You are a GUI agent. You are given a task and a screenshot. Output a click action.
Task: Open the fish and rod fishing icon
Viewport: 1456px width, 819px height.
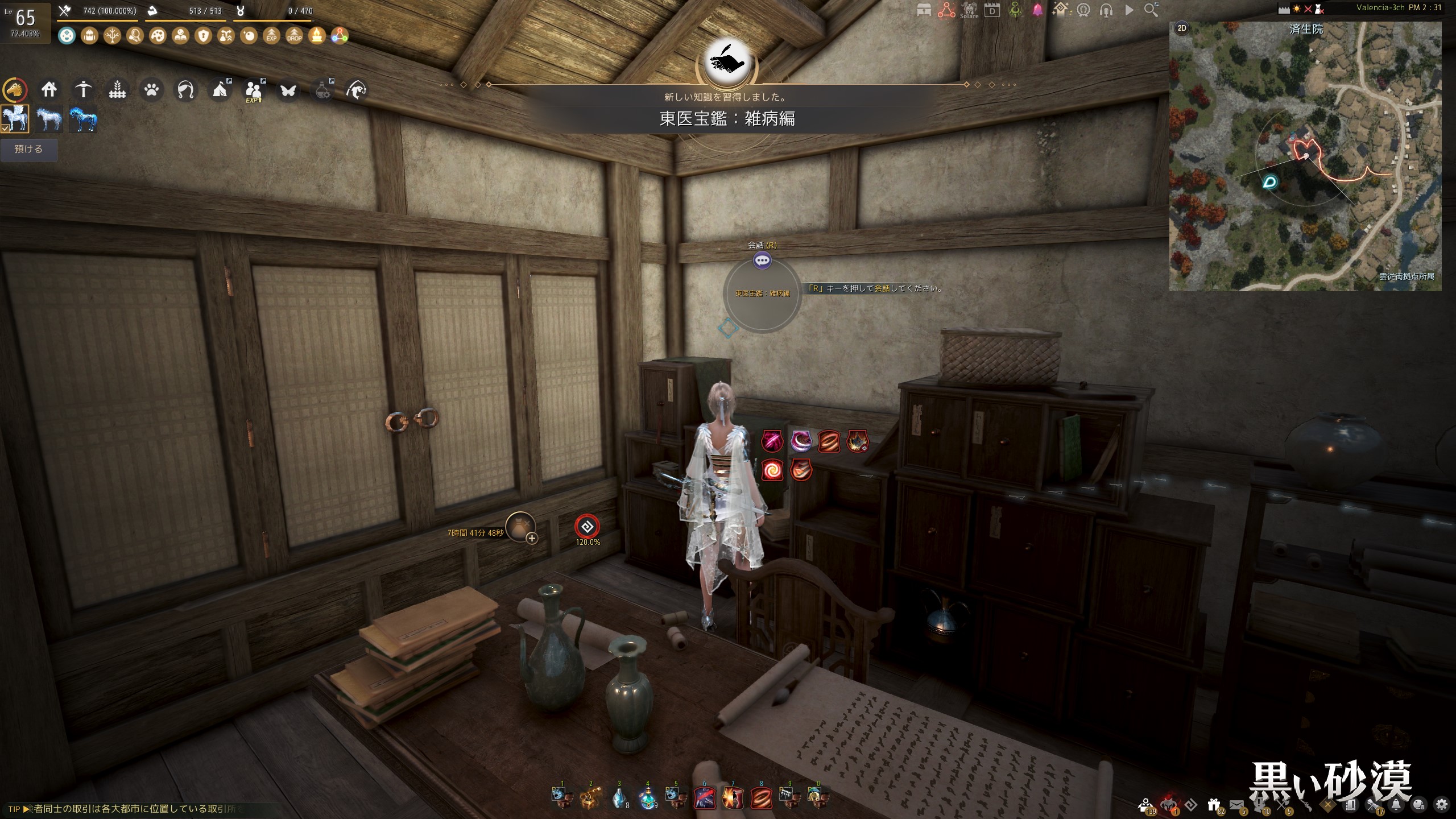pyautogui.click(x=356, y=90)
